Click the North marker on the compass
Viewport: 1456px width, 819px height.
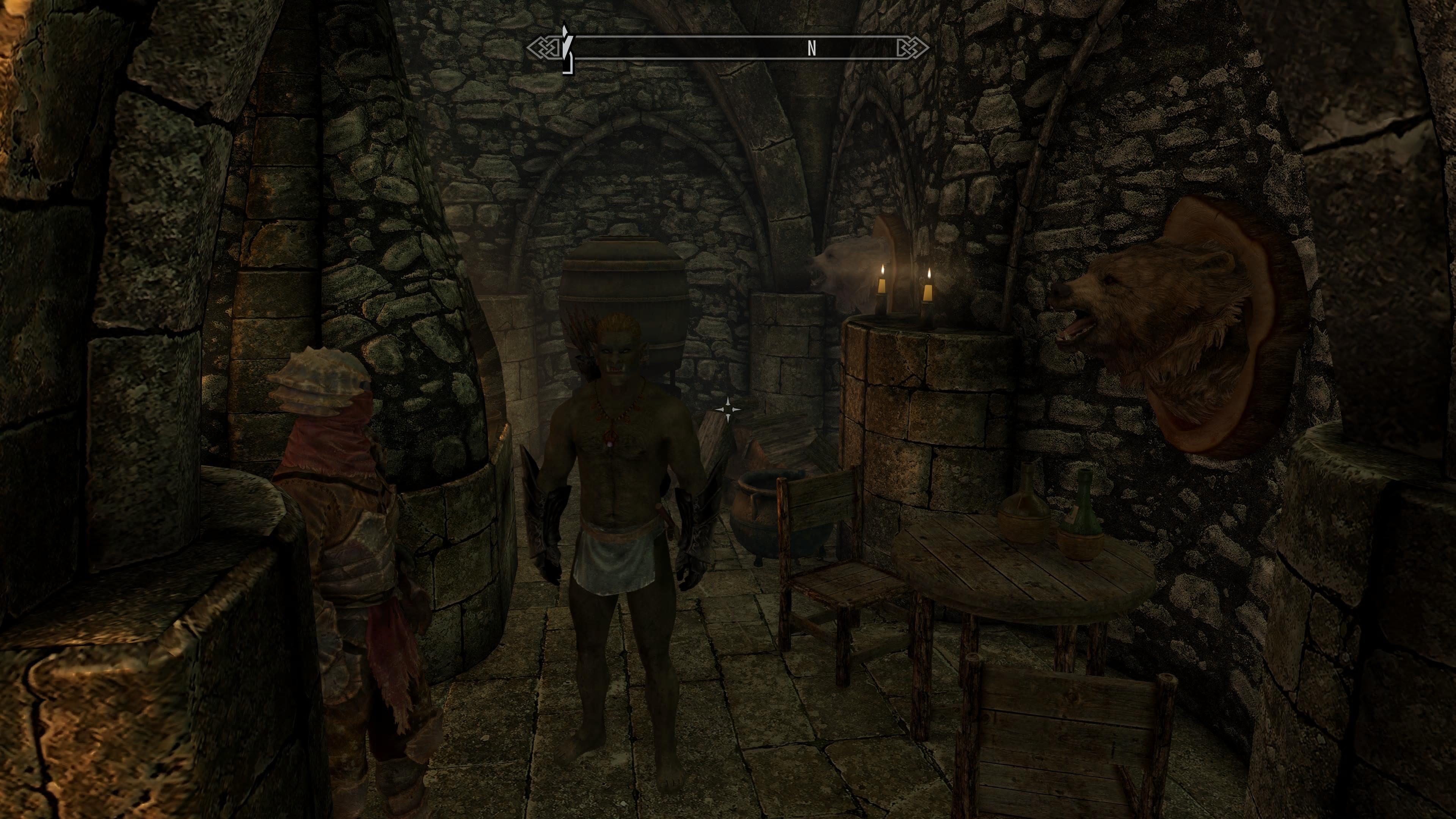pos(812,49)
